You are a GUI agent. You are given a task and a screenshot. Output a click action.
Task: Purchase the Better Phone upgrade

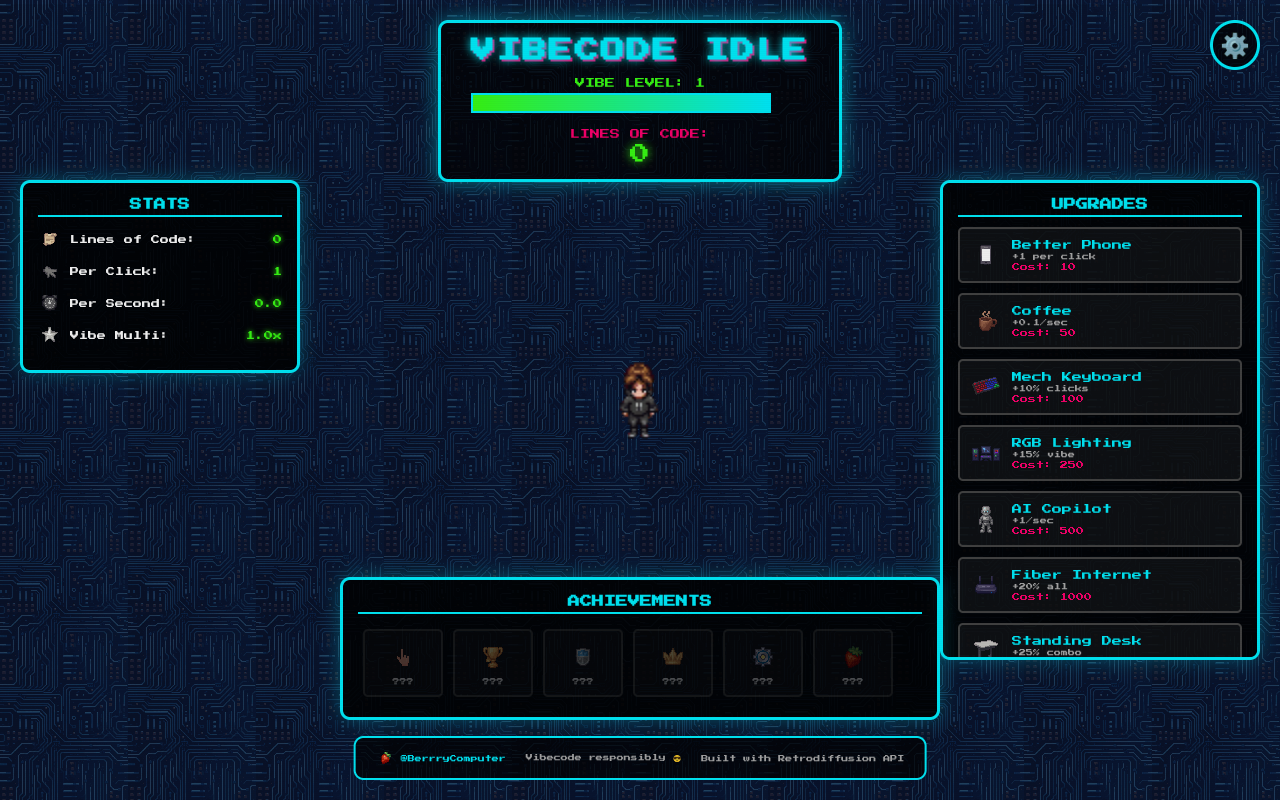[x=1099, y=254]
